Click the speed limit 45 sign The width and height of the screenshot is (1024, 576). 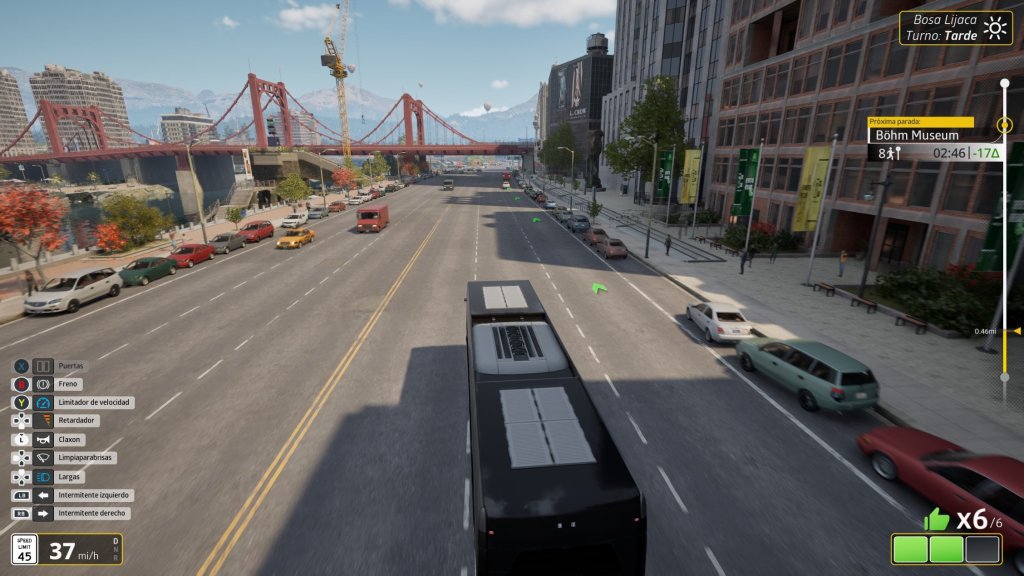coord(25,548)
